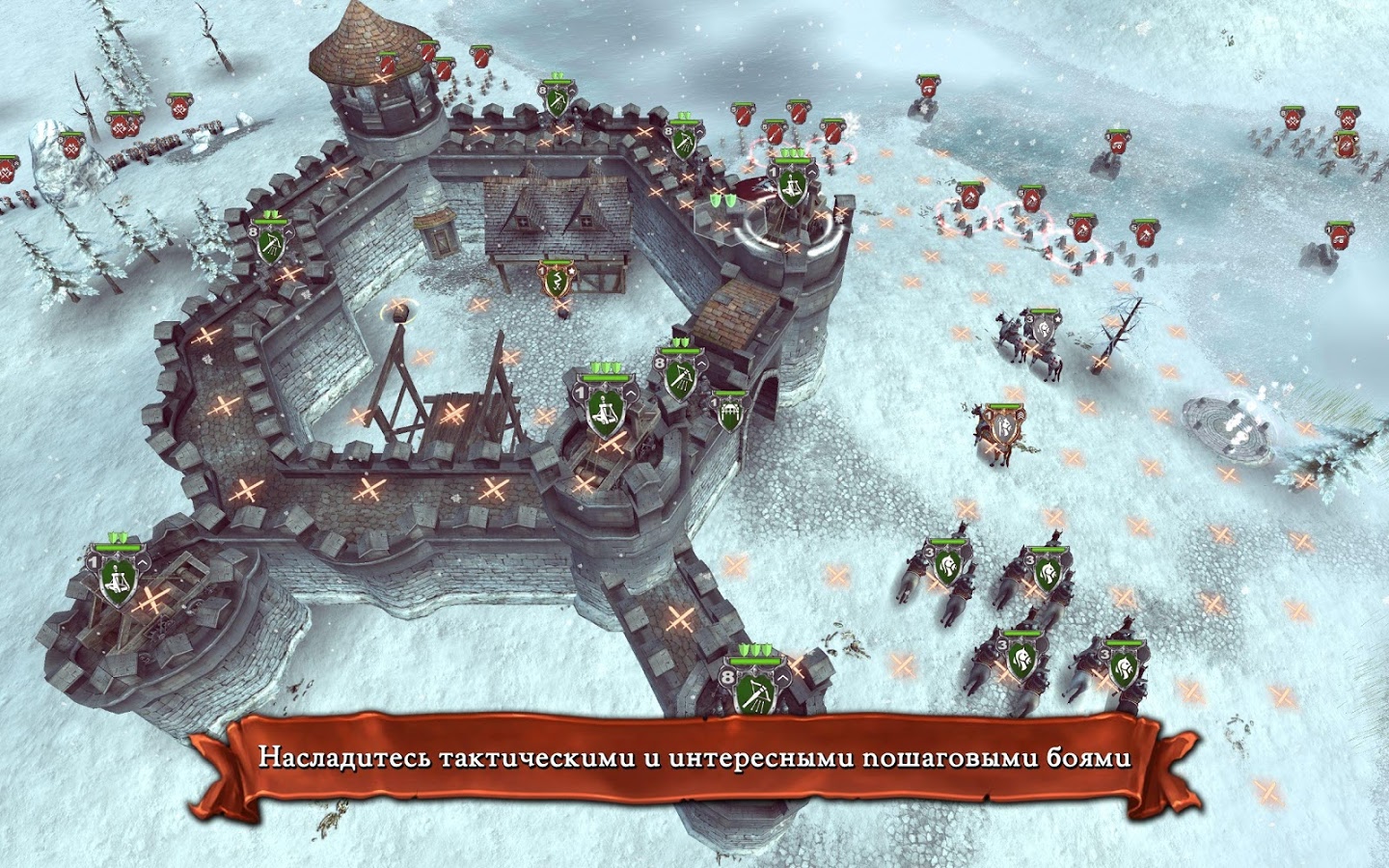Expand the catapult unit's chevron on the southwest tower
Image resolution: width=1389 pixels, height=868 pixels.
click(143, 562)
